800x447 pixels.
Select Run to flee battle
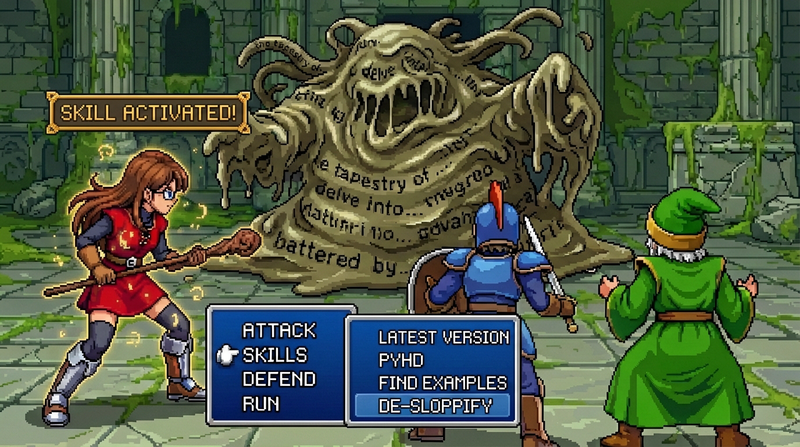261,404
